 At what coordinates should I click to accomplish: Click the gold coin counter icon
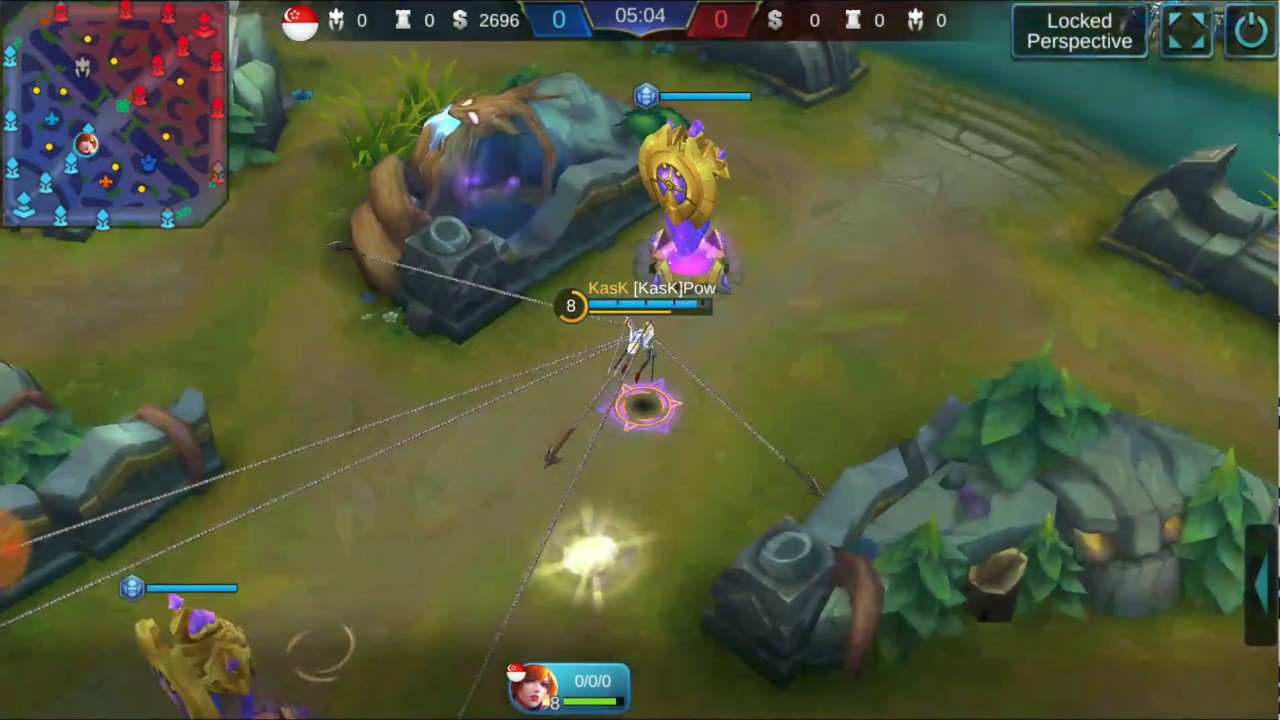[x=459, y=20]
